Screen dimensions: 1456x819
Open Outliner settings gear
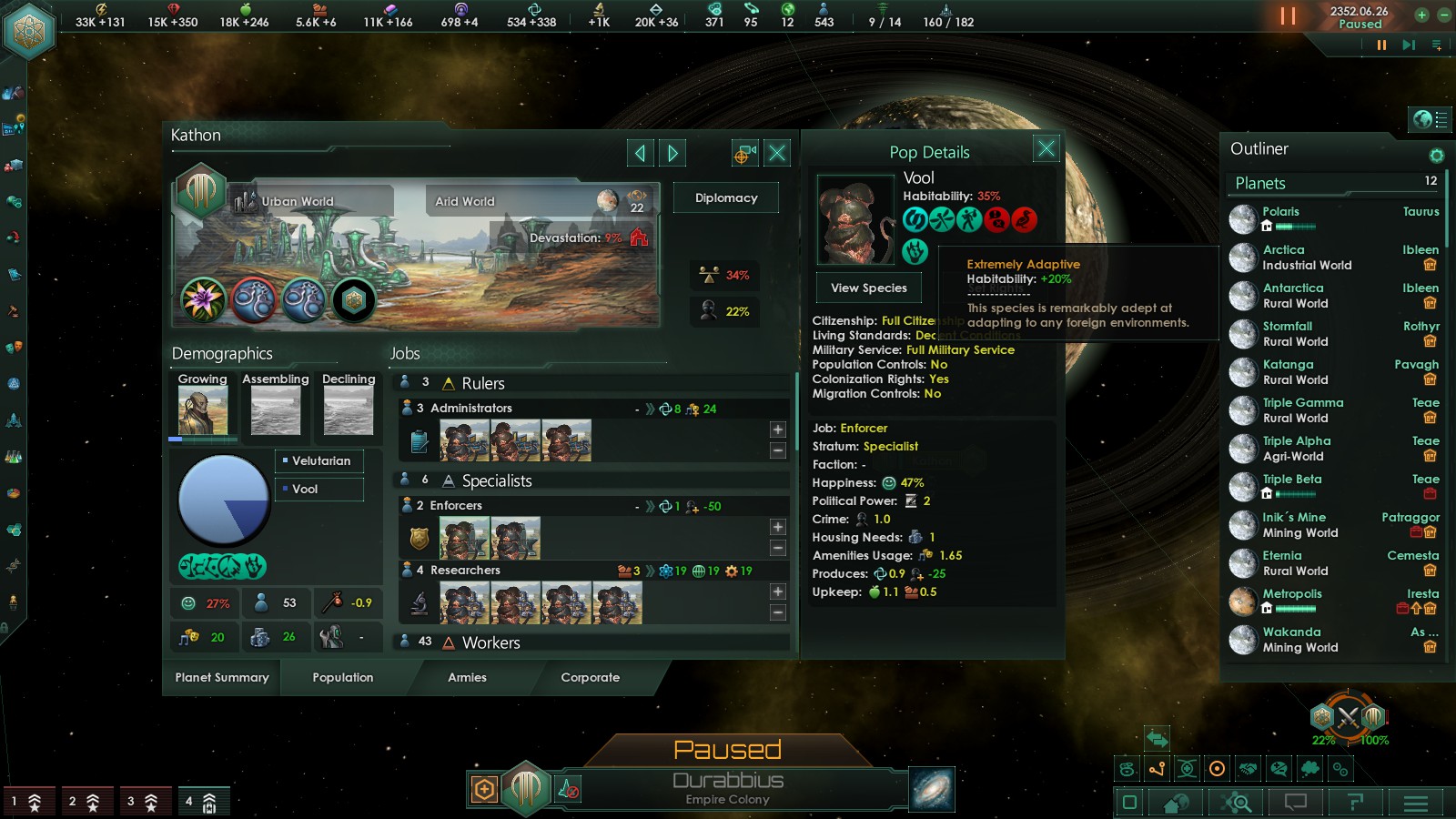tap(1436, 156)
